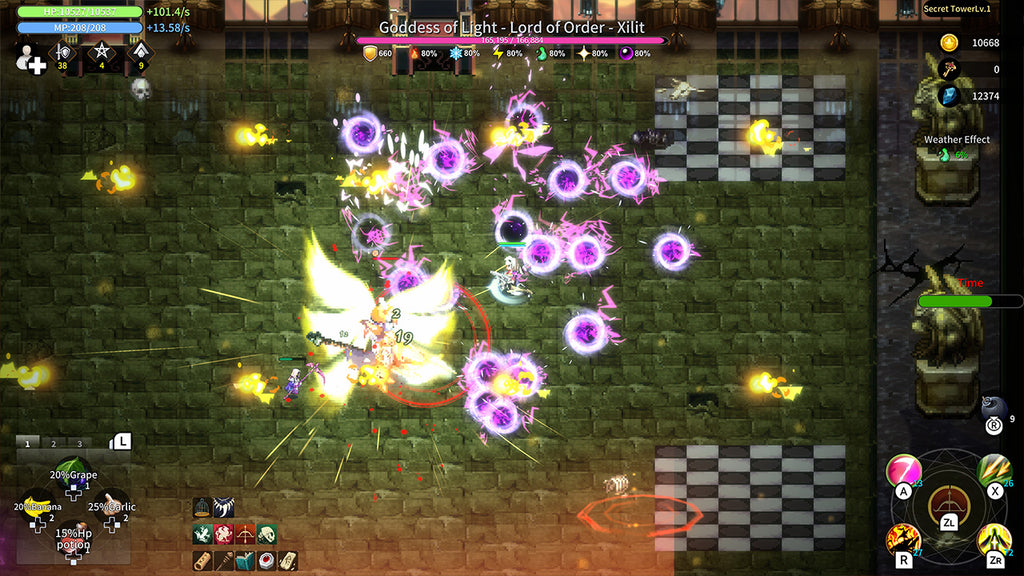
Task: Cast the fiery warrior skill
Action: 903,540
